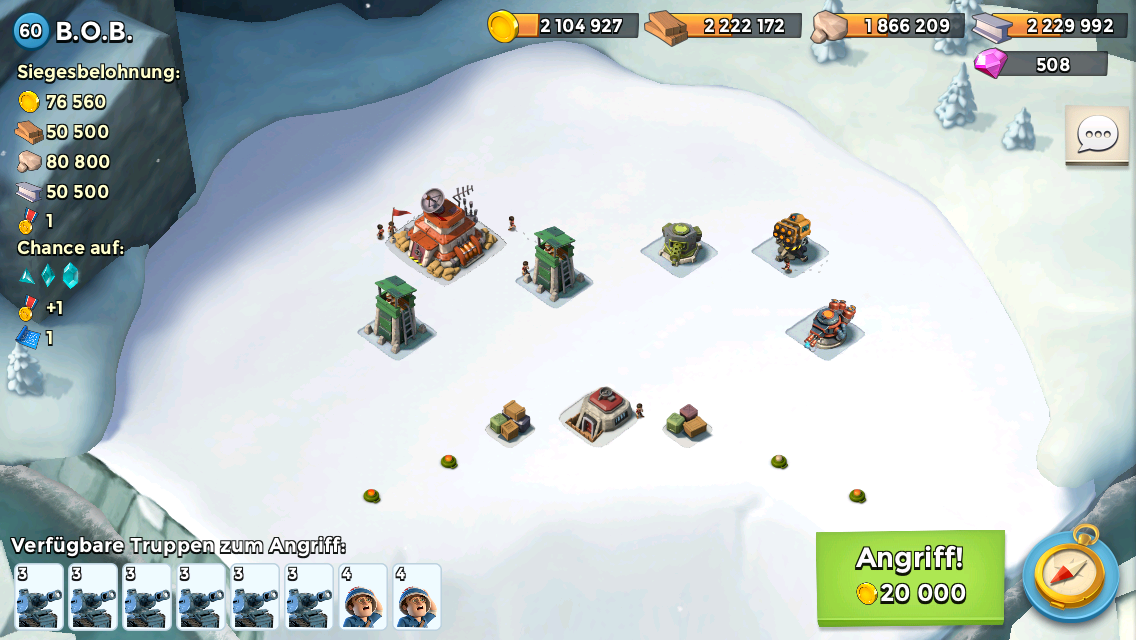The width and height of the screenshot is (1136, 640).
Task: Return to the map via the compass
Action: point(1069,573)
